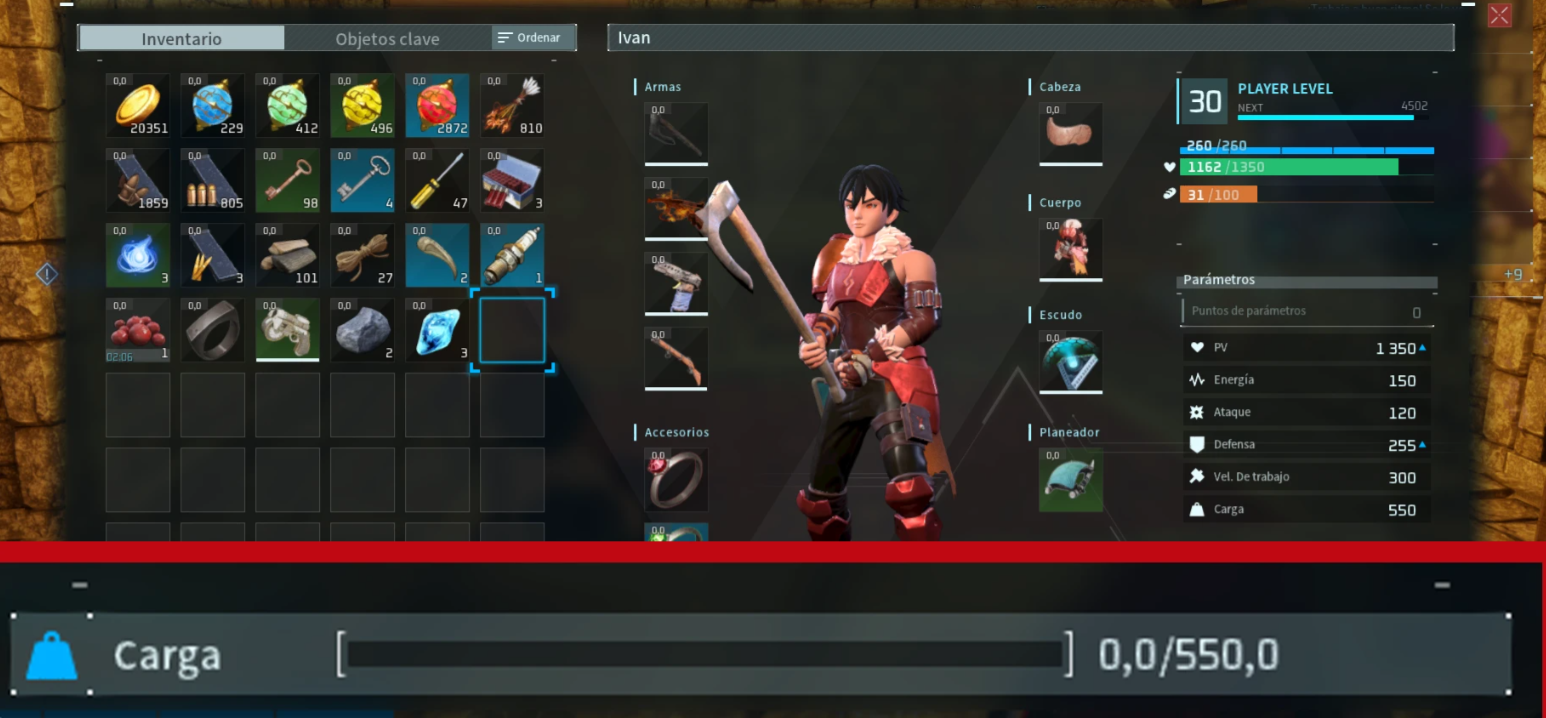Open the Planeador glider slot
Image resolution: width=1546 pixels, height=718 pixels.
1070,479
